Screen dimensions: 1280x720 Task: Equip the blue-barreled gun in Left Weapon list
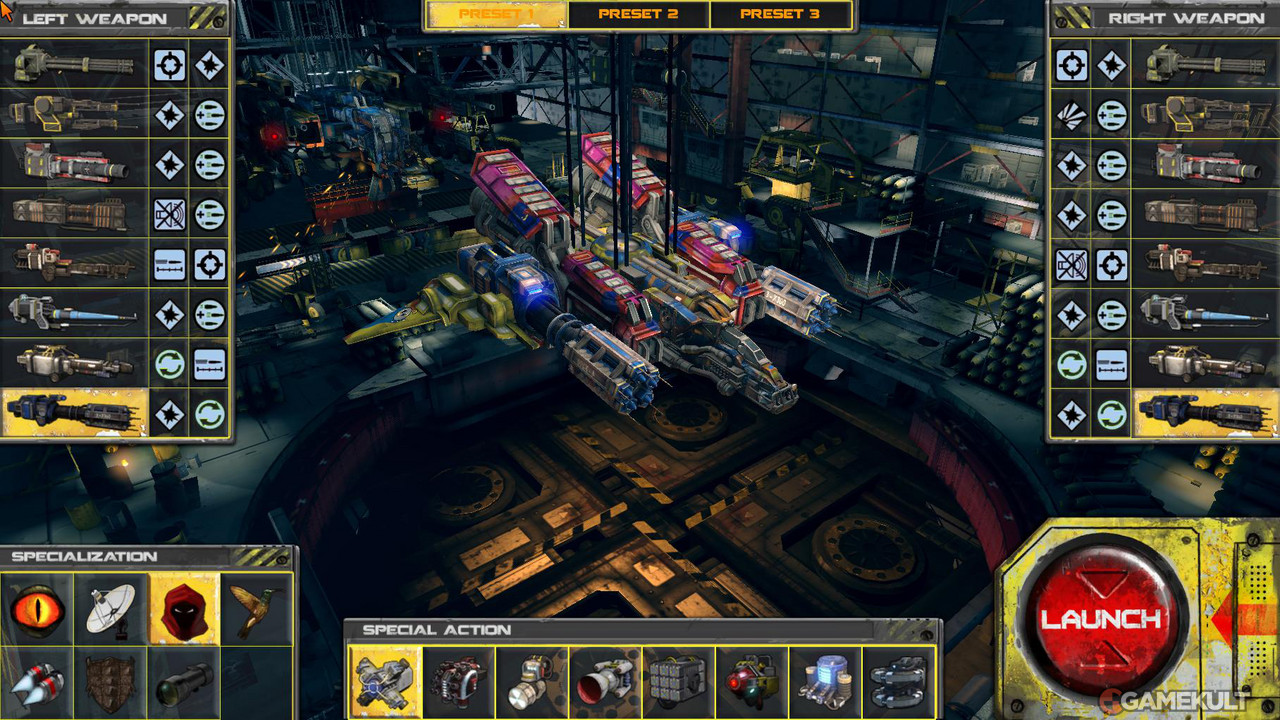coord(75,314)
